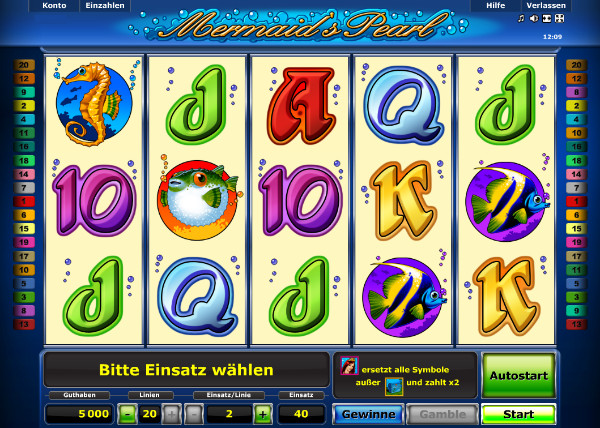This screenshot has width=600, height=428.
Task: Open the Hilfe help menu
Action: 495,6
